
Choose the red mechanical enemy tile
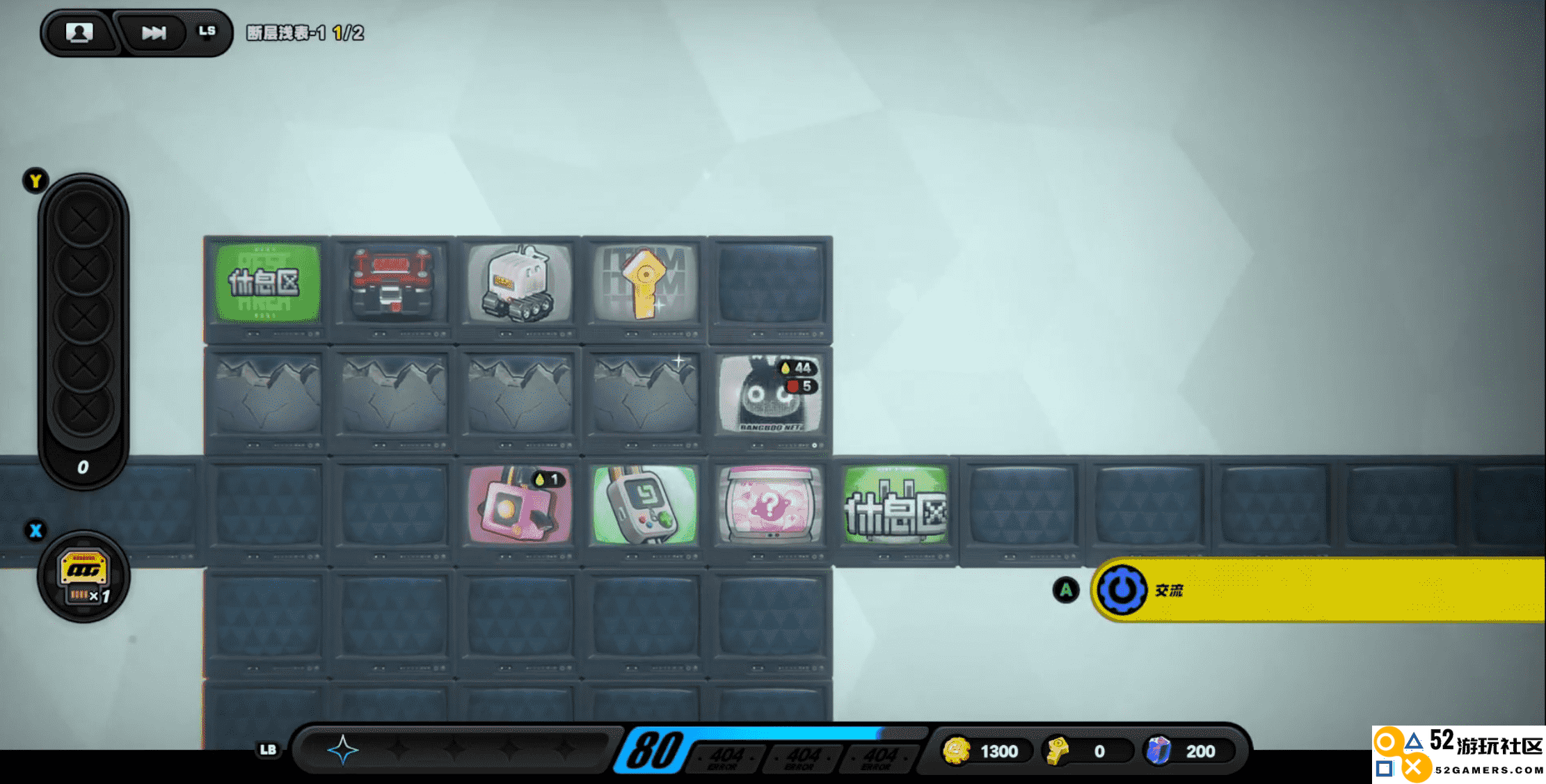[392, 283]
